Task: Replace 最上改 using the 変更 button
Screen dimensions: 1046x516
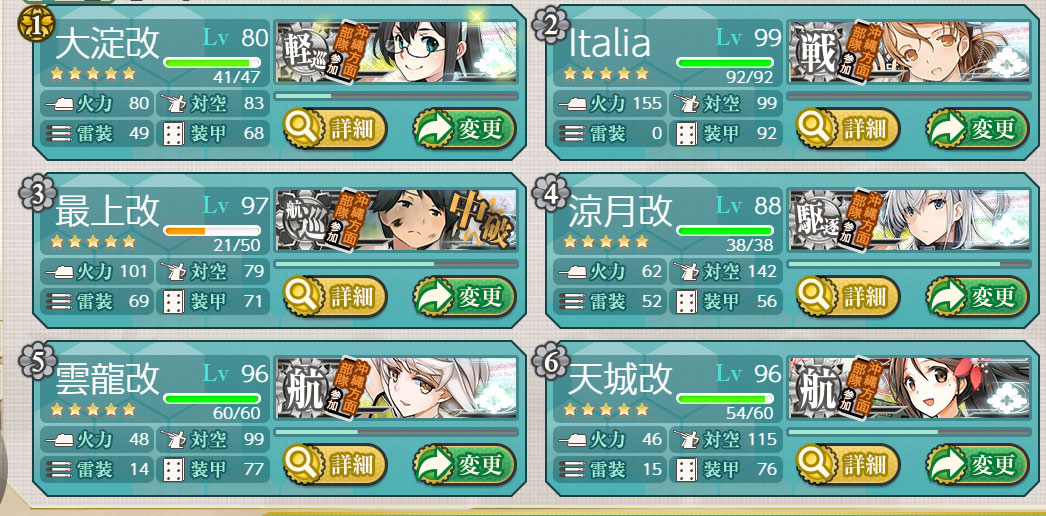Action: (x=464, y=296)
